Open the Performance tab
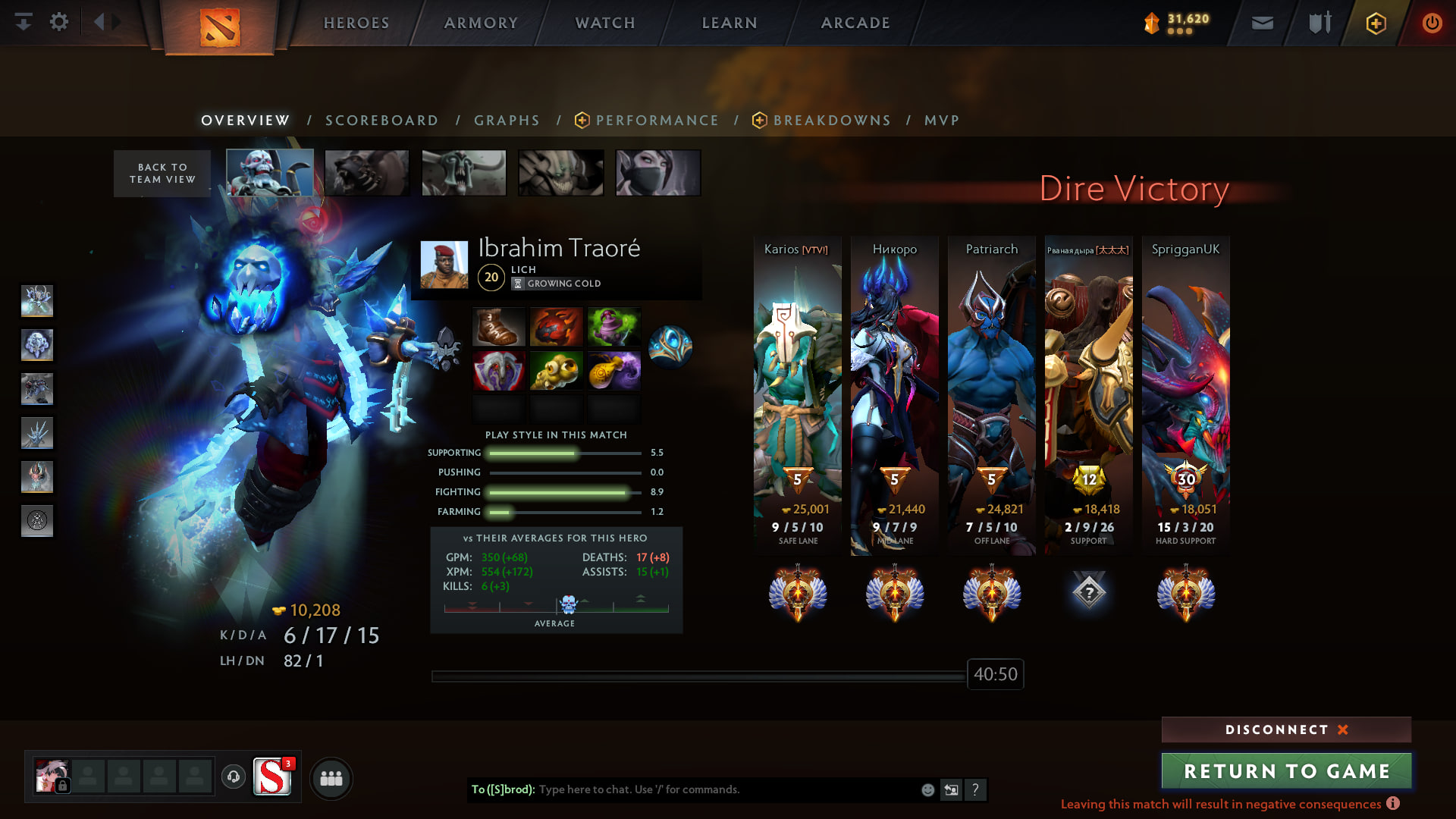 657,121
